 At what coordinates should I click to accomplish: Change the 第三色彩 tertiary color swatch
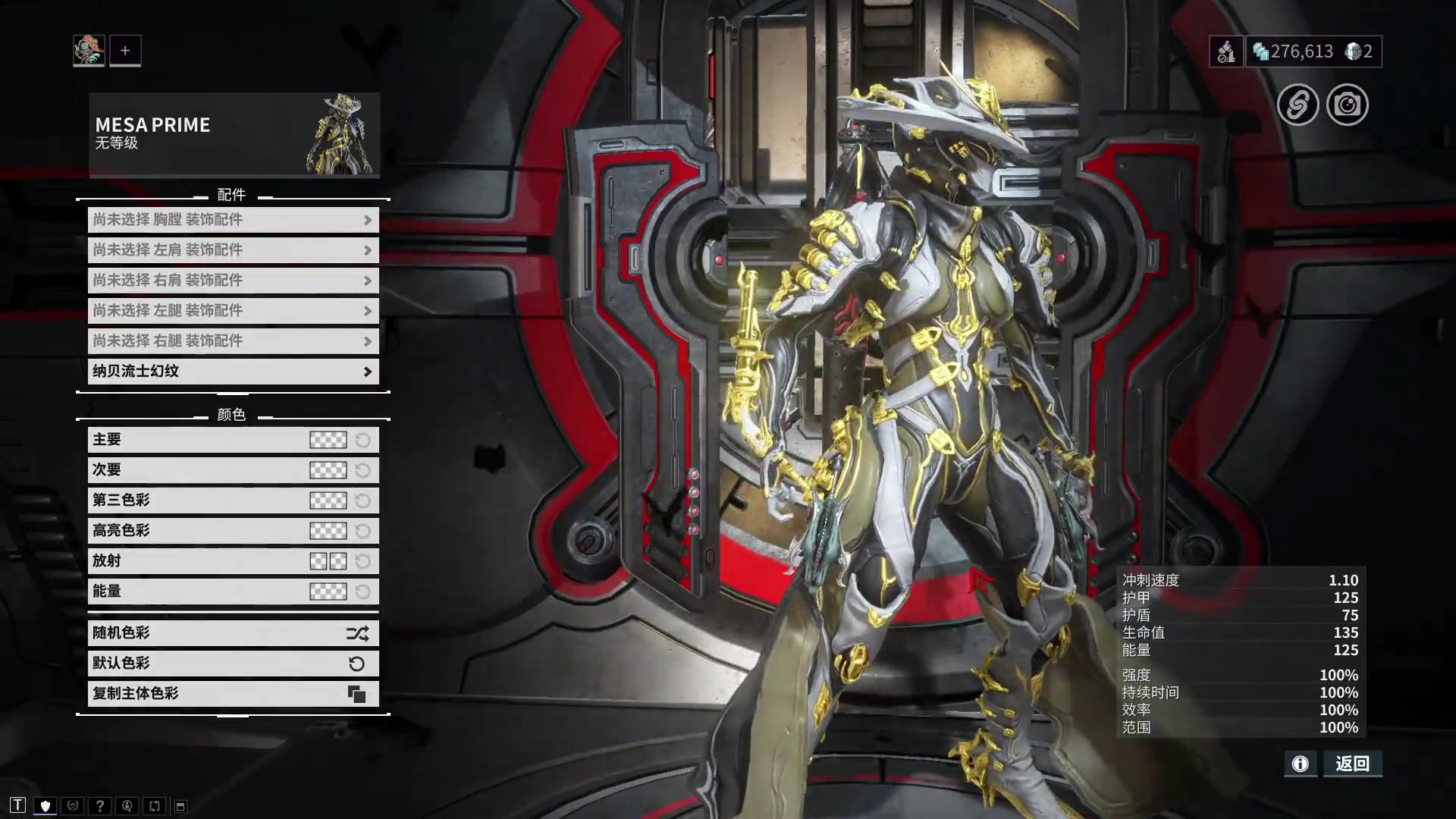pos(328,500)
